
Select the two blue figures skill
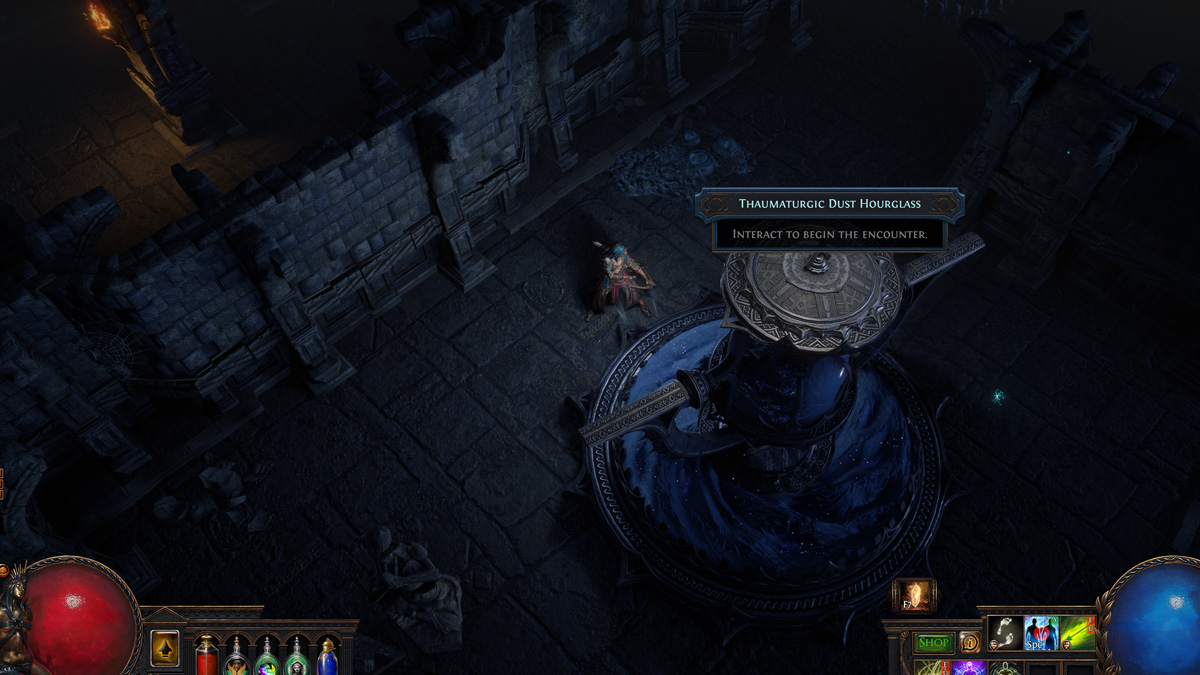(x=1041, y=633)
